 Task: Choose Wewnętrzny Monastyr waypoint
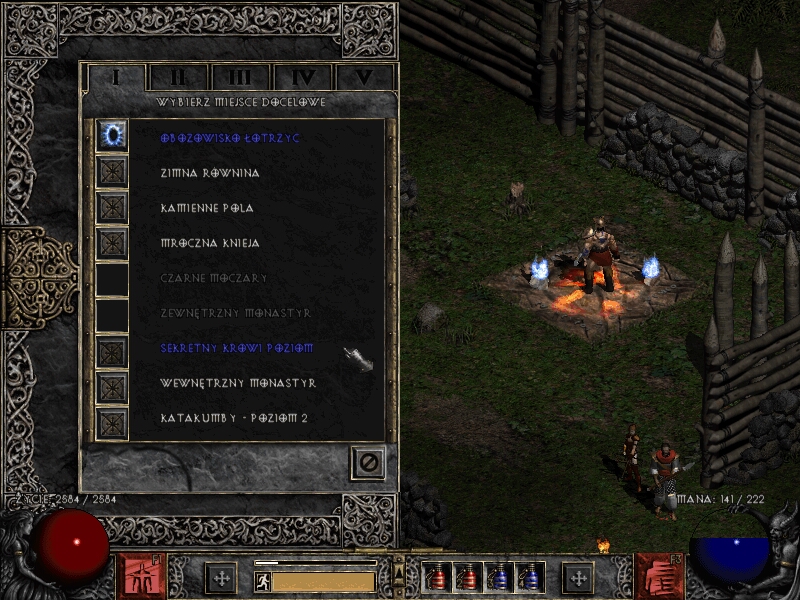tap(112, 386)
